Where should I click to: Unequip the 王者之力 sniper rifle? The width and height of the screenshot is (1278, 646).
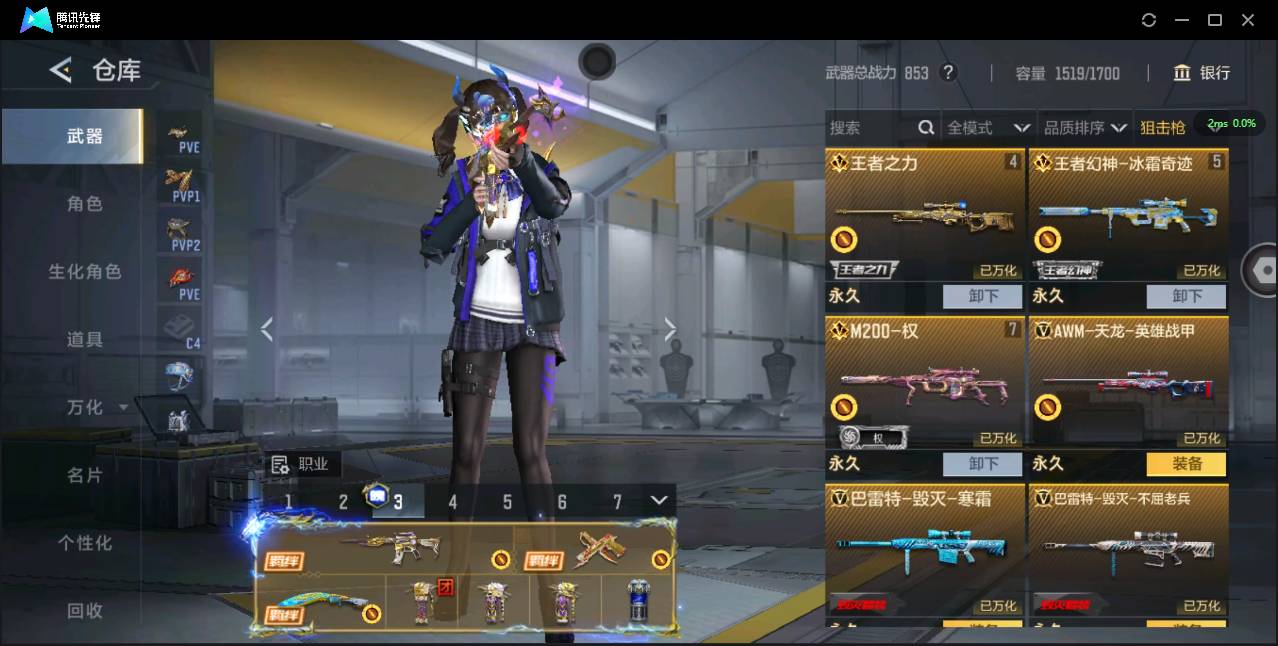[x=982, y=296]
